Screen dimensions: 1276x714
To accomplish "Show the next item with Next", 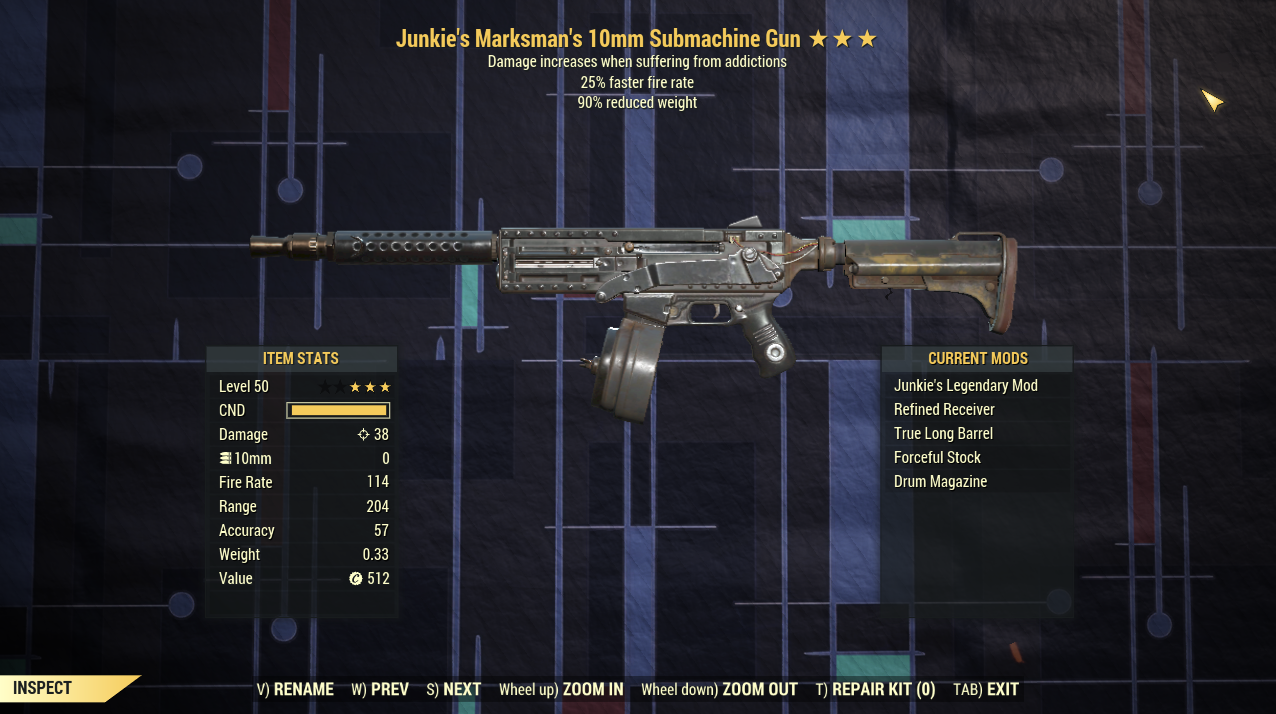I will [x=454, y=689].
